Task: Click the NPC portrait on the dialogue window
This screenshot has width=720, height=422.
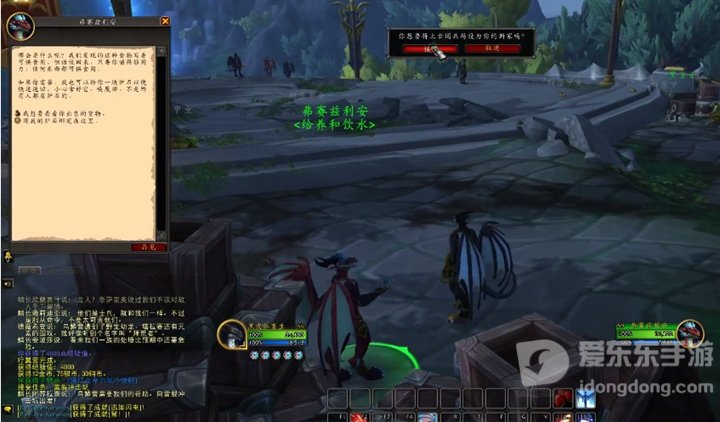Action: 19,26
